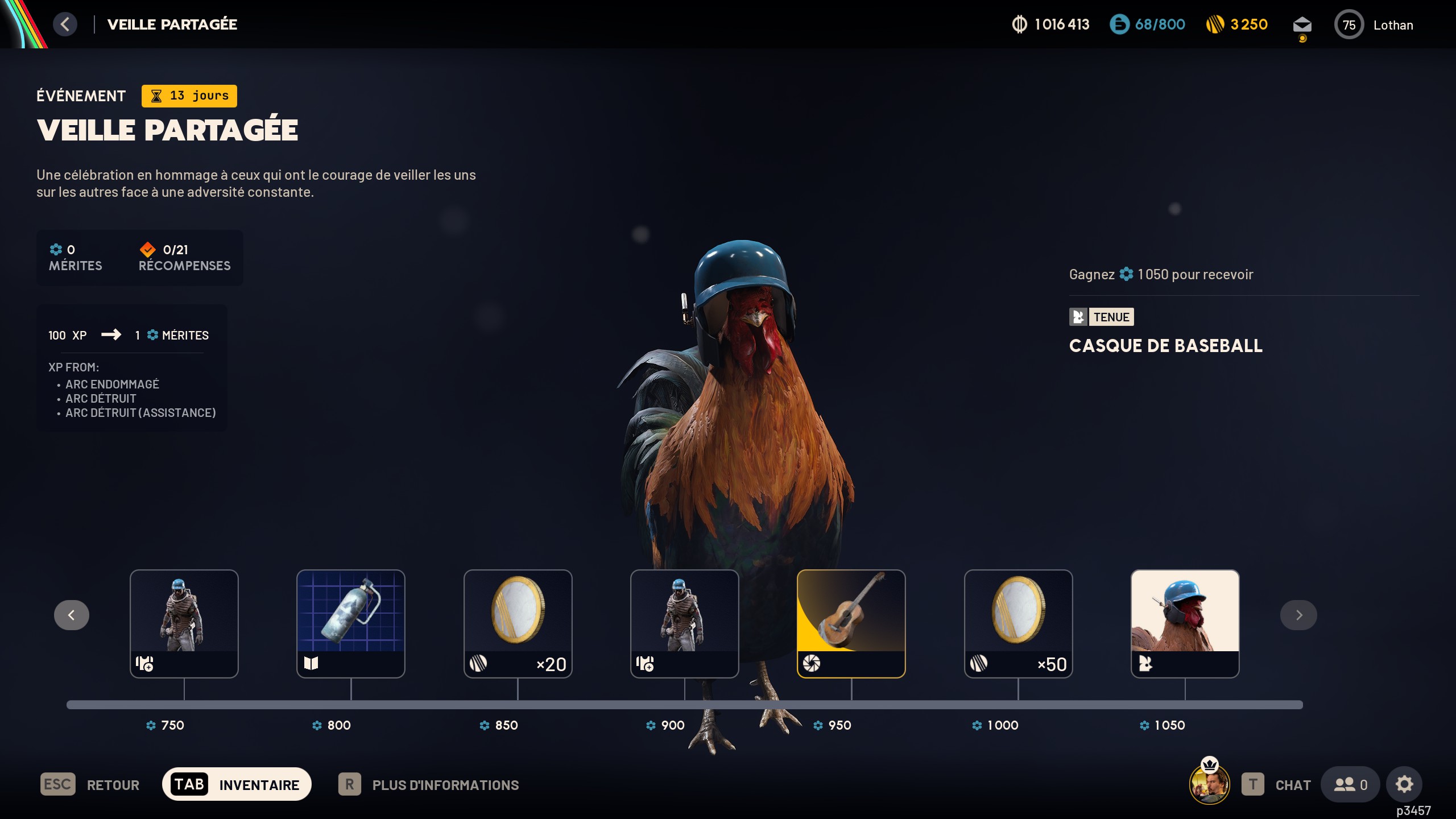Image resolution: width=1456 pixels, height=819 pixels.
Task: Select the 800 merits bottle blueprint reward
Action: pos(351,623)
